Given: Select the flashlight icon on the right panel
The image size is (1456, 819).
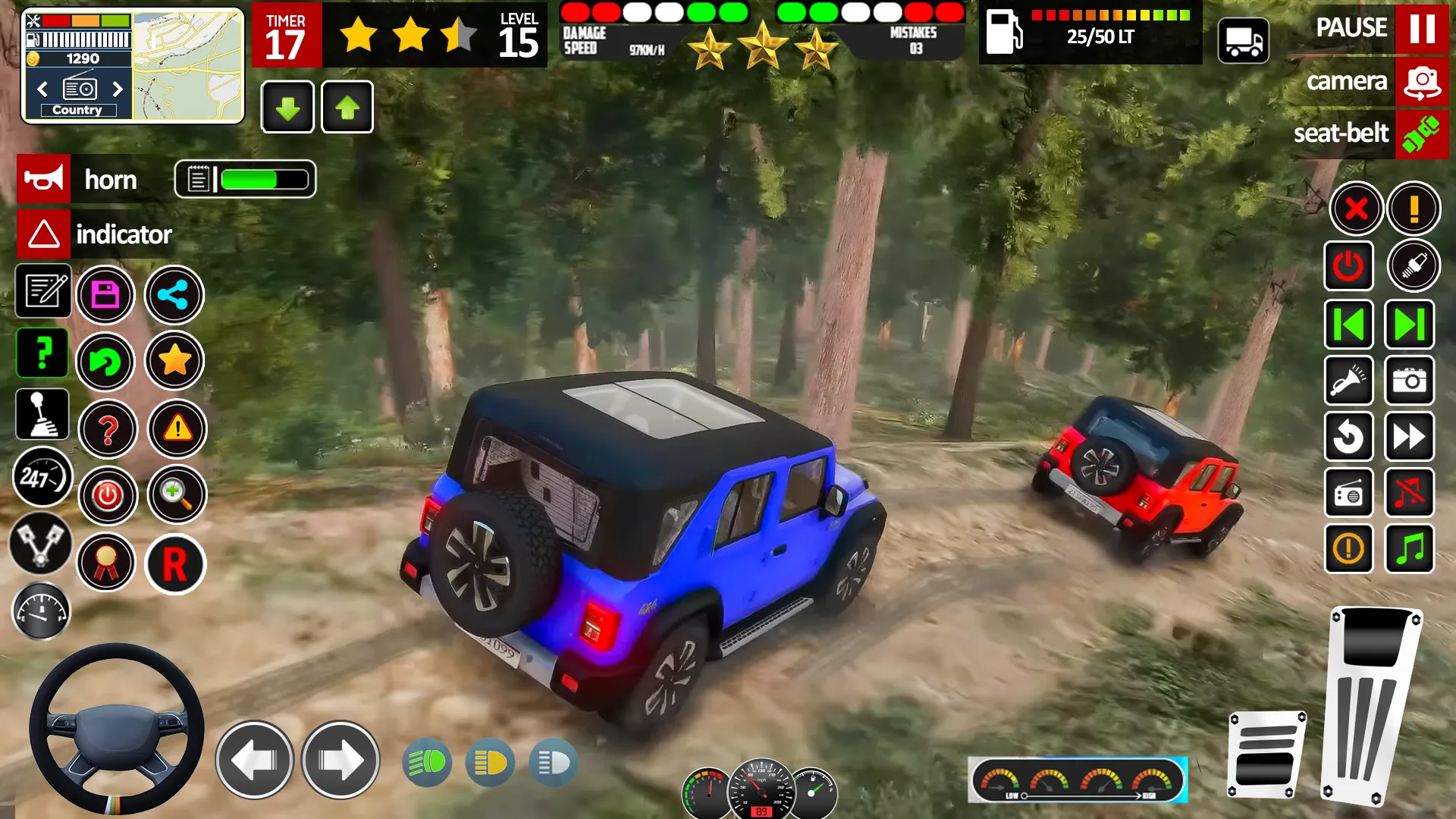Looking at the screenshot, I should [1349, 381].
